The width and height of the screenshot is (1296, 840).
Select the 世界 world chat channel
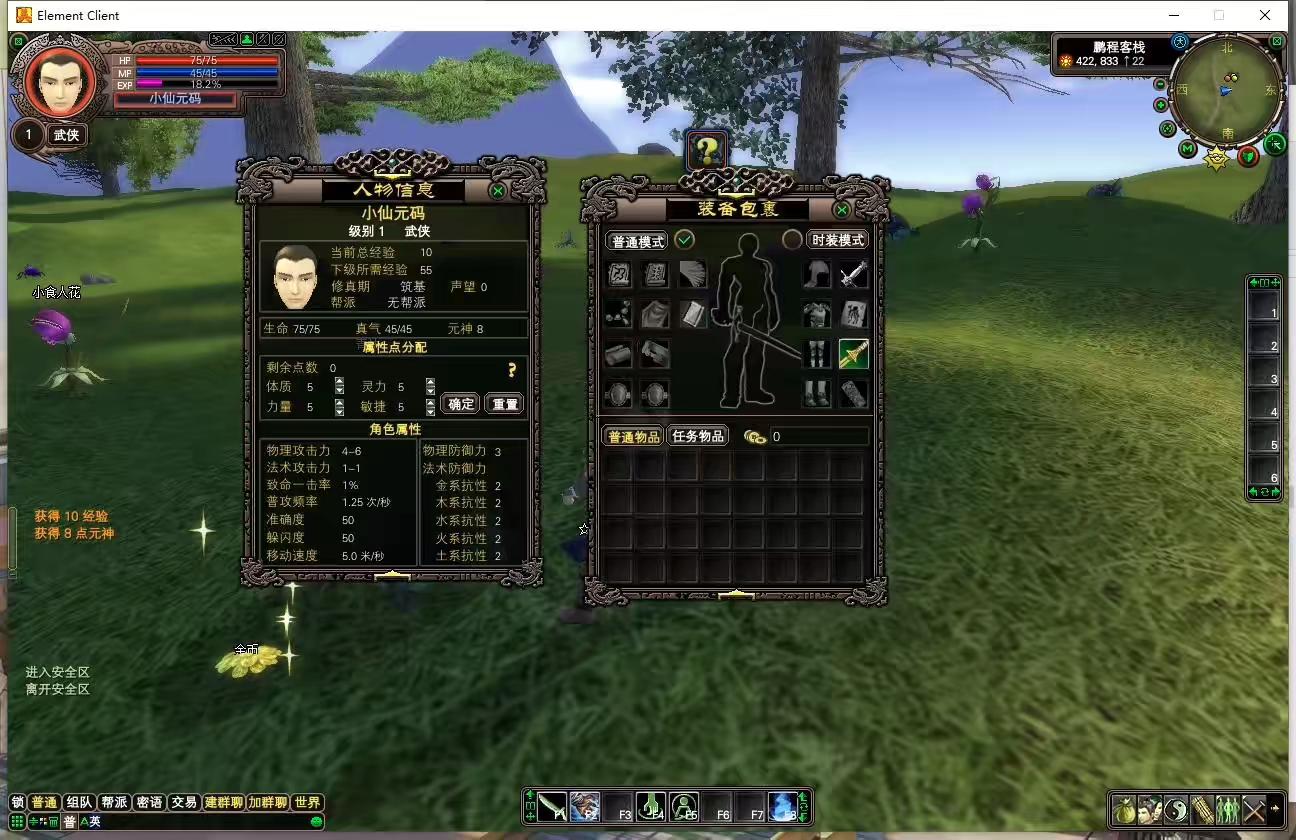306,801
